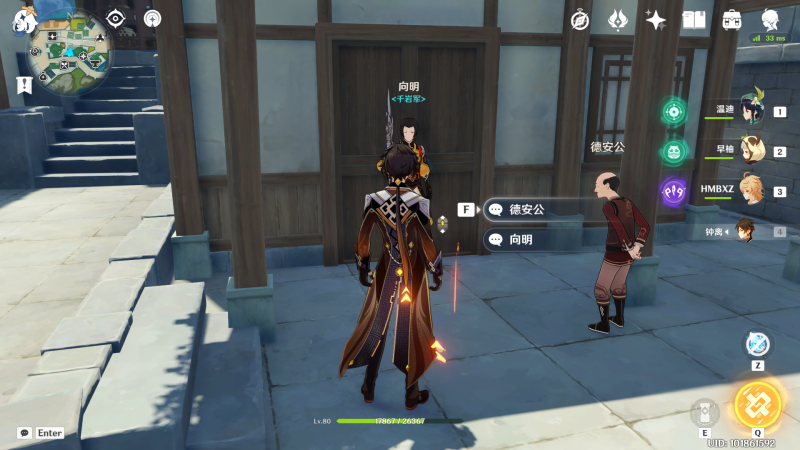This screenshot has height=450, width=800.
Task: Open the Wish sparkle star icon
Action: (656, 19)
